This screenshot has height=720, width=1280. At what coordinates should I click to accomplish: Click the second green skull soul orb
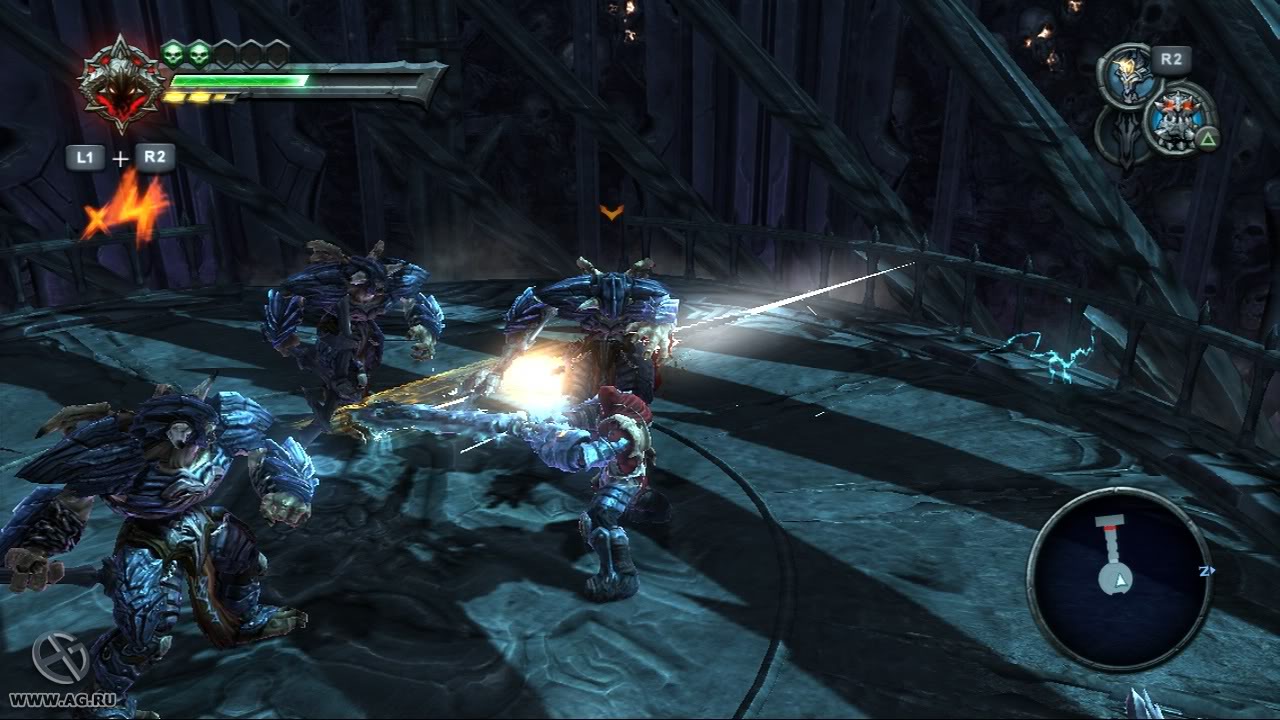click(x=197, y=55)
